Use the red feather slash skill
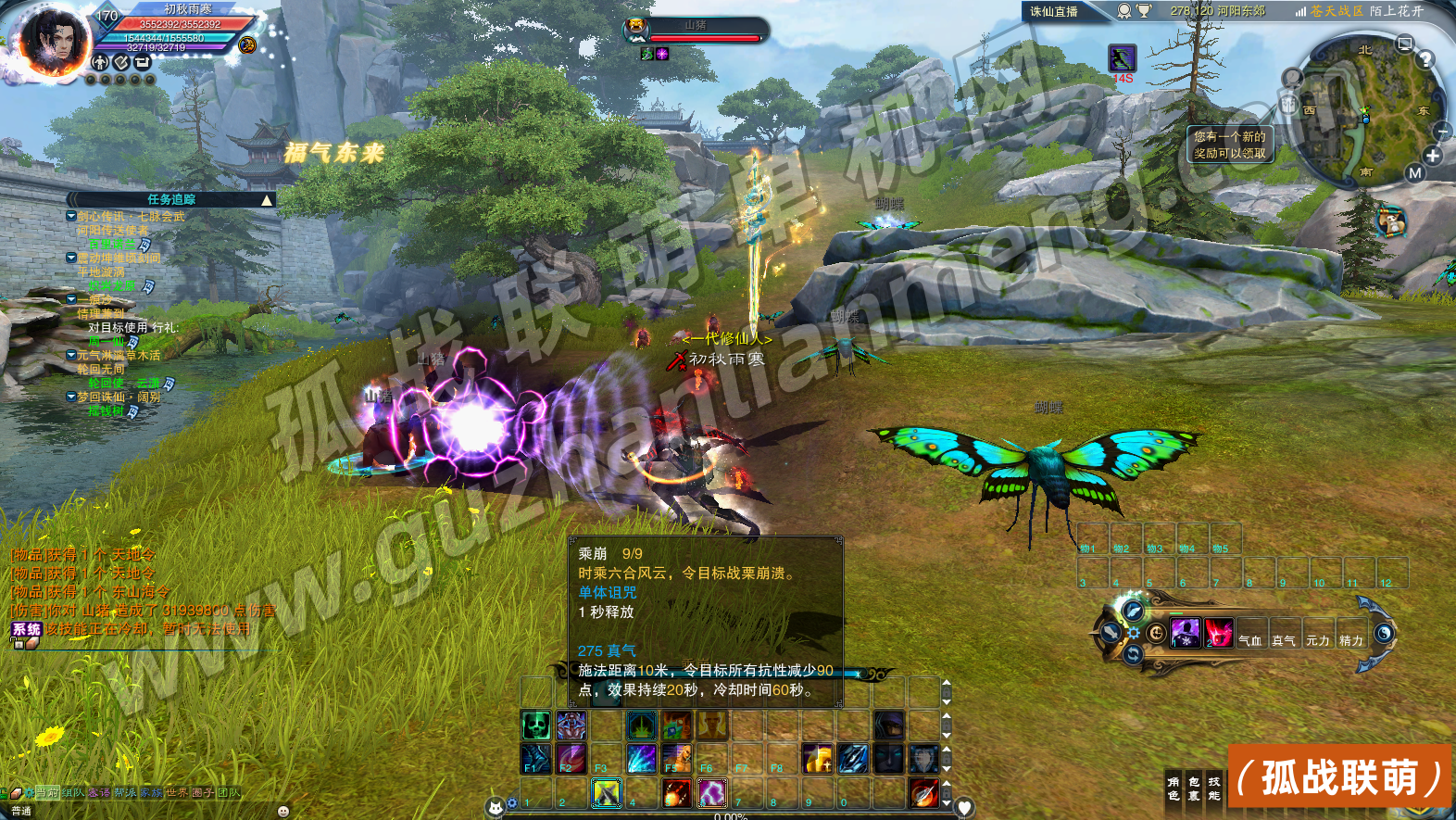Screen dimensions: 1456x820 point(923,793)
